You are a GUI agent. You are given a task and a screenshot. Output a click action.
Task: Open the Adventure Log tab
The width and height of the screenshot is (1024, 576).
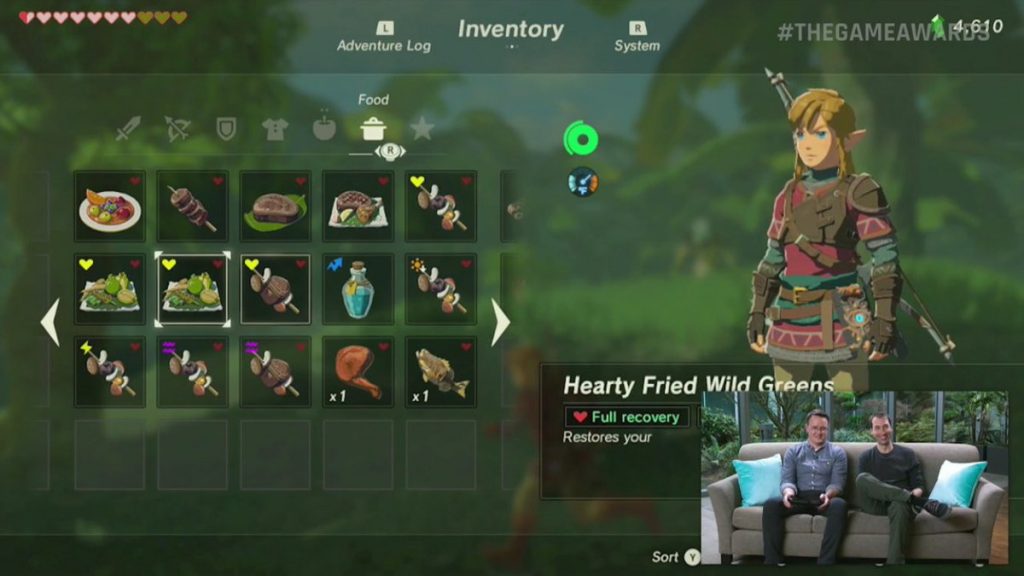pyautogui.click(x=383, y=38)
